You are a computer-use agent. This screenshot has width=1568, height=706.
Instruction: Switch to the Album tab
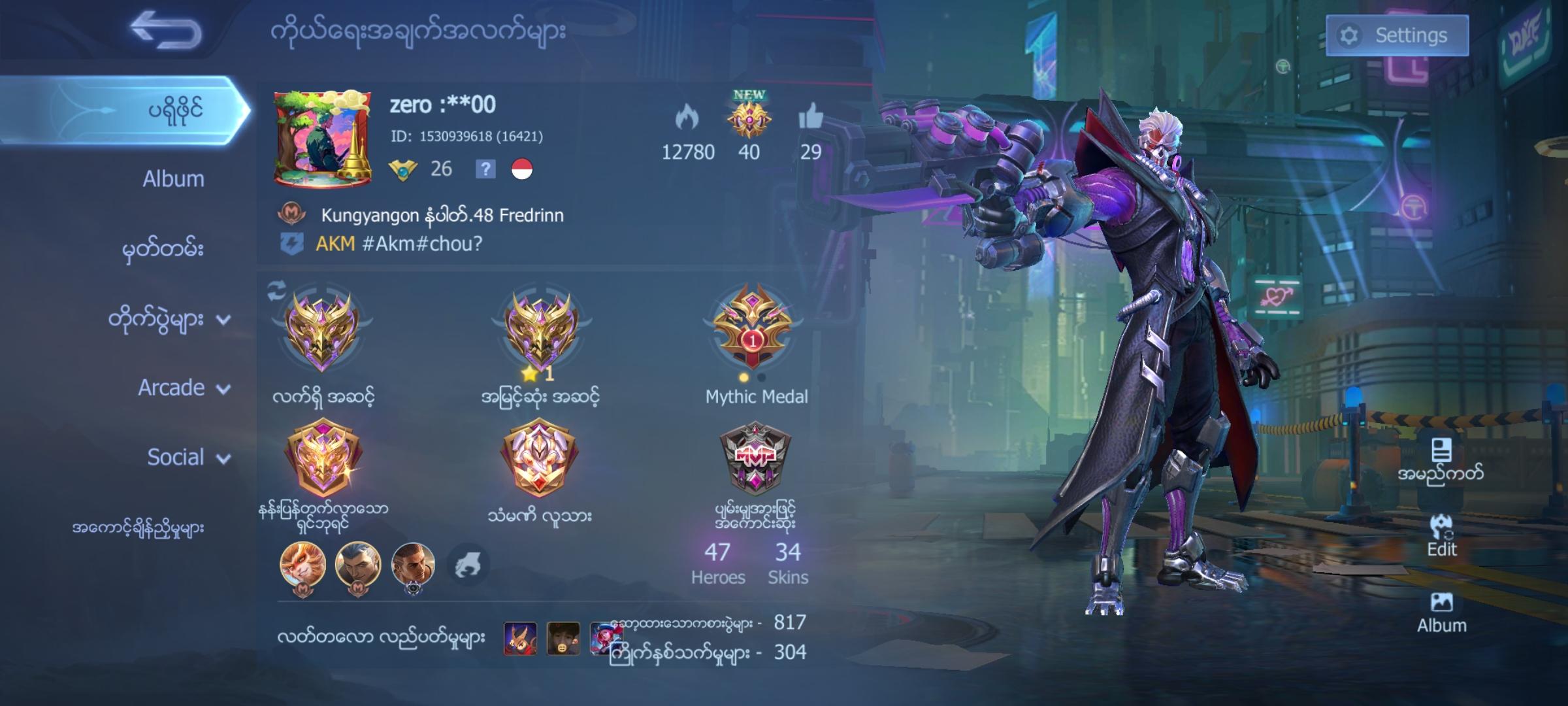173,178
